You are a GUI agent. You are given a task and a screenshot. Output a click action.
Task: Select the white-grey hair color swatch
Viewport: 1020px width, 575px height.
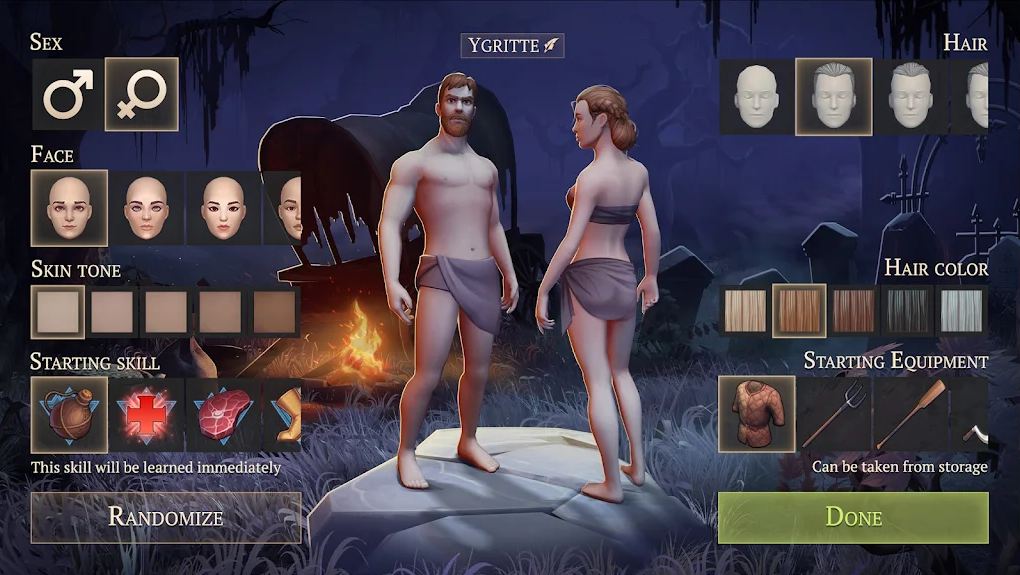coord(962,310)
